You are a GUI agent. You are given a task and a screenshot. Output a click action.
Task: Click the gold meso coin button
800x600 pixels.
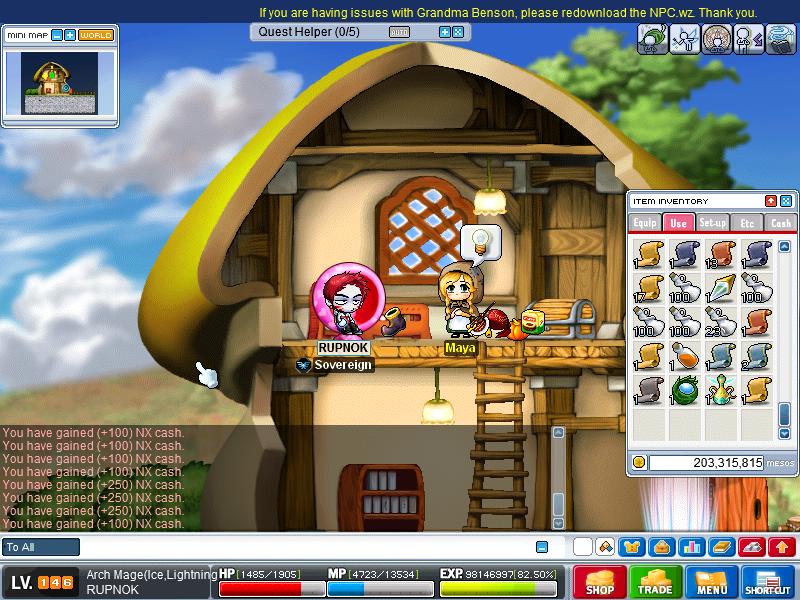[x=639, y=462]
